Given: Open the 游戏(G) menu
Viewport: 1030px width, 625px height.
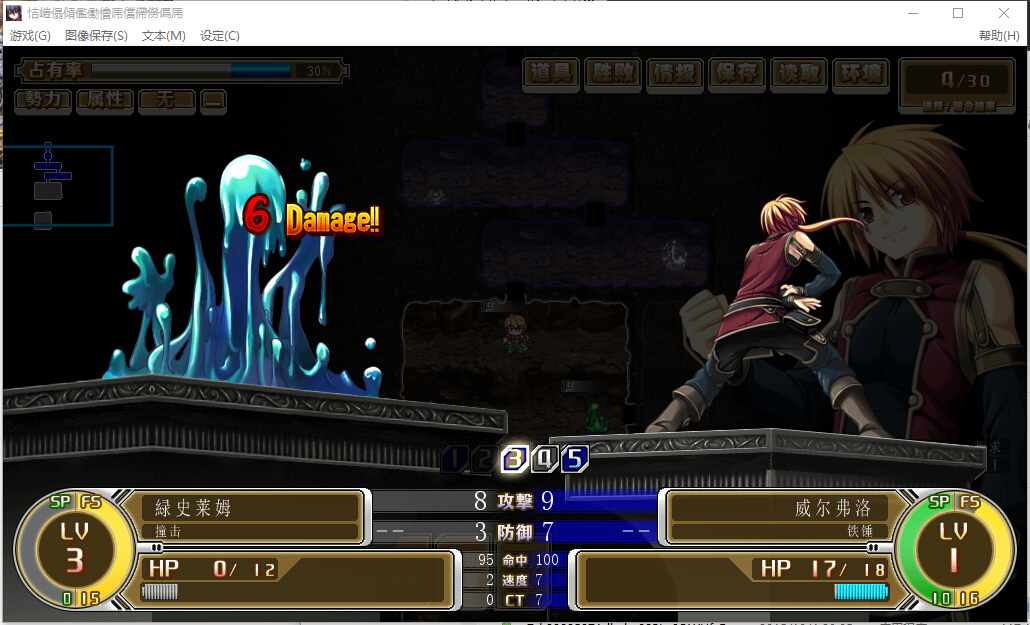Looking at the screenshot, I should [x=30, y=36].
